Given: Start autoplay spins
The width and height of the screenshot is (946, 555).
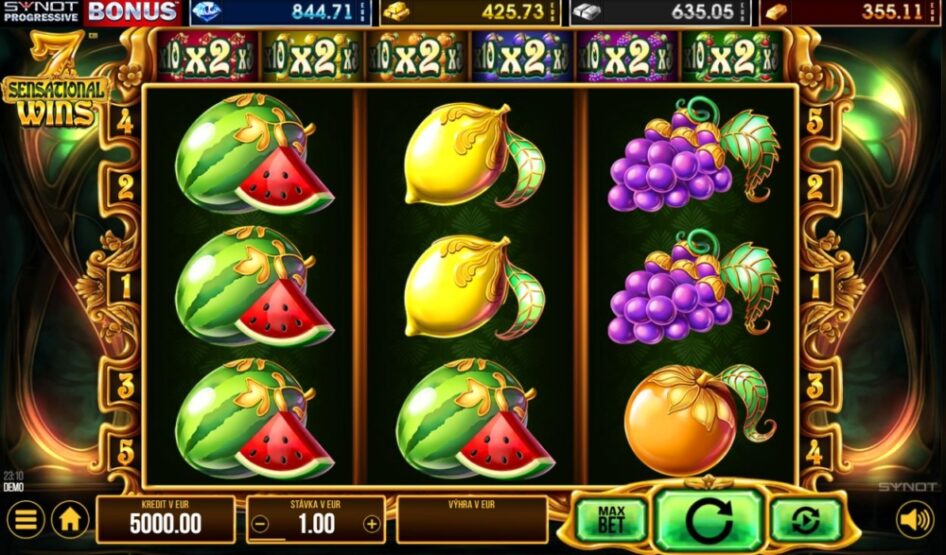Looking at the screenshot, I should [x=805, y=518].
